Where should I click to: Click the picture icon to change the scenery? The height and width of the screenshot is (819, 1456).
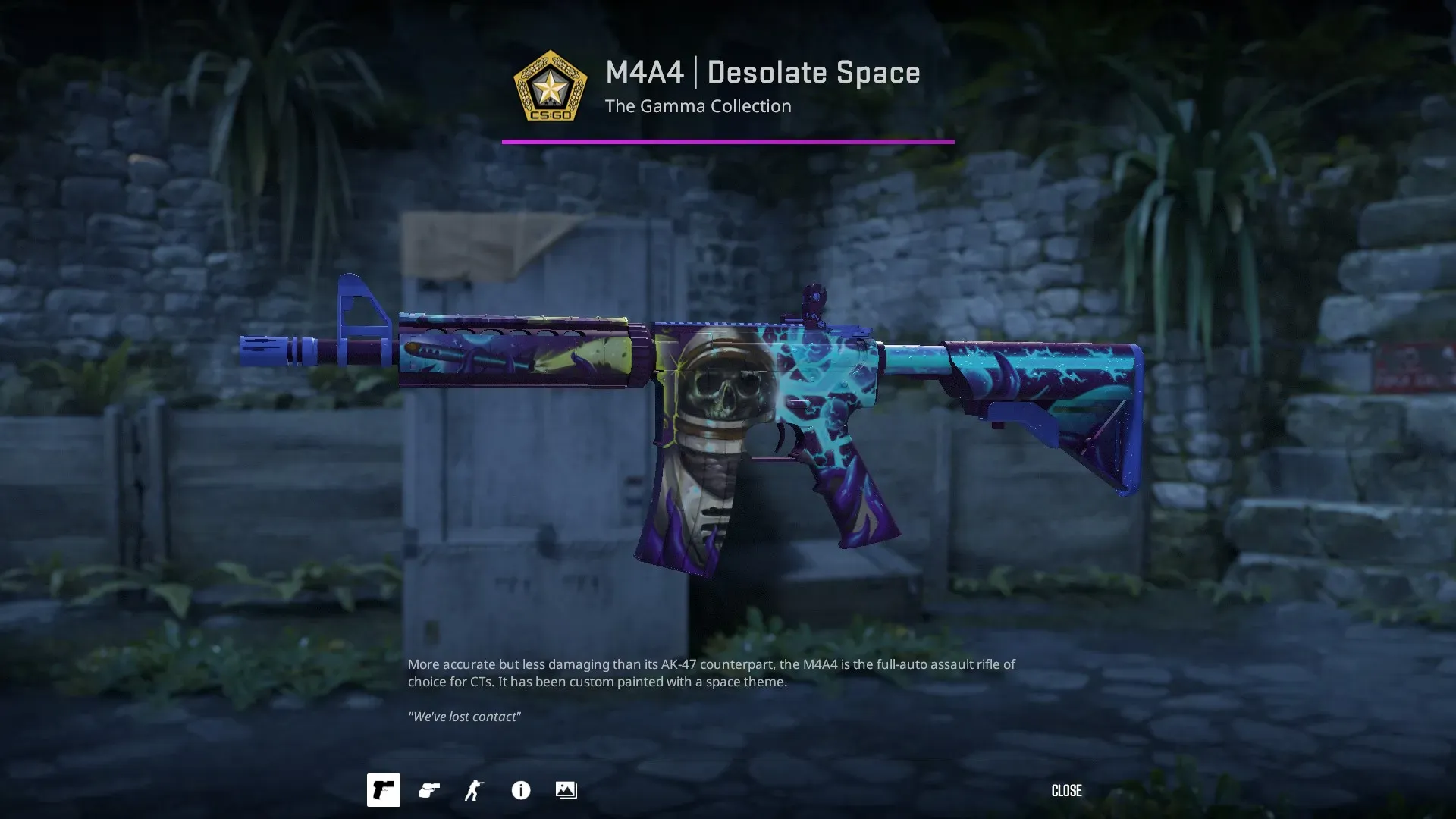566,790
